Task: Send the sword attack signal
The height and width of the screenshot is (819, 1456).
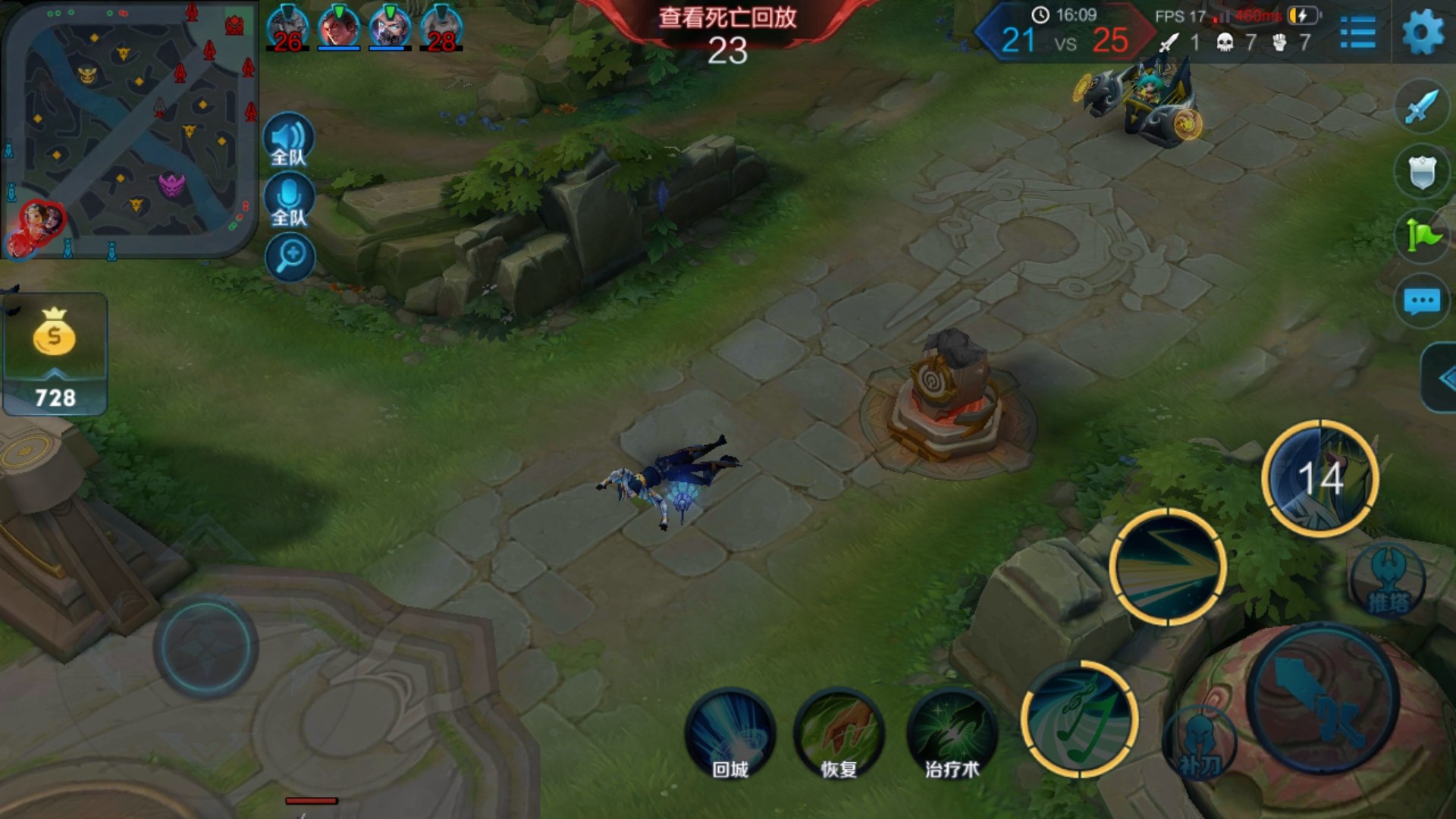Action: pyautogui.click(x=1421, y=107)
